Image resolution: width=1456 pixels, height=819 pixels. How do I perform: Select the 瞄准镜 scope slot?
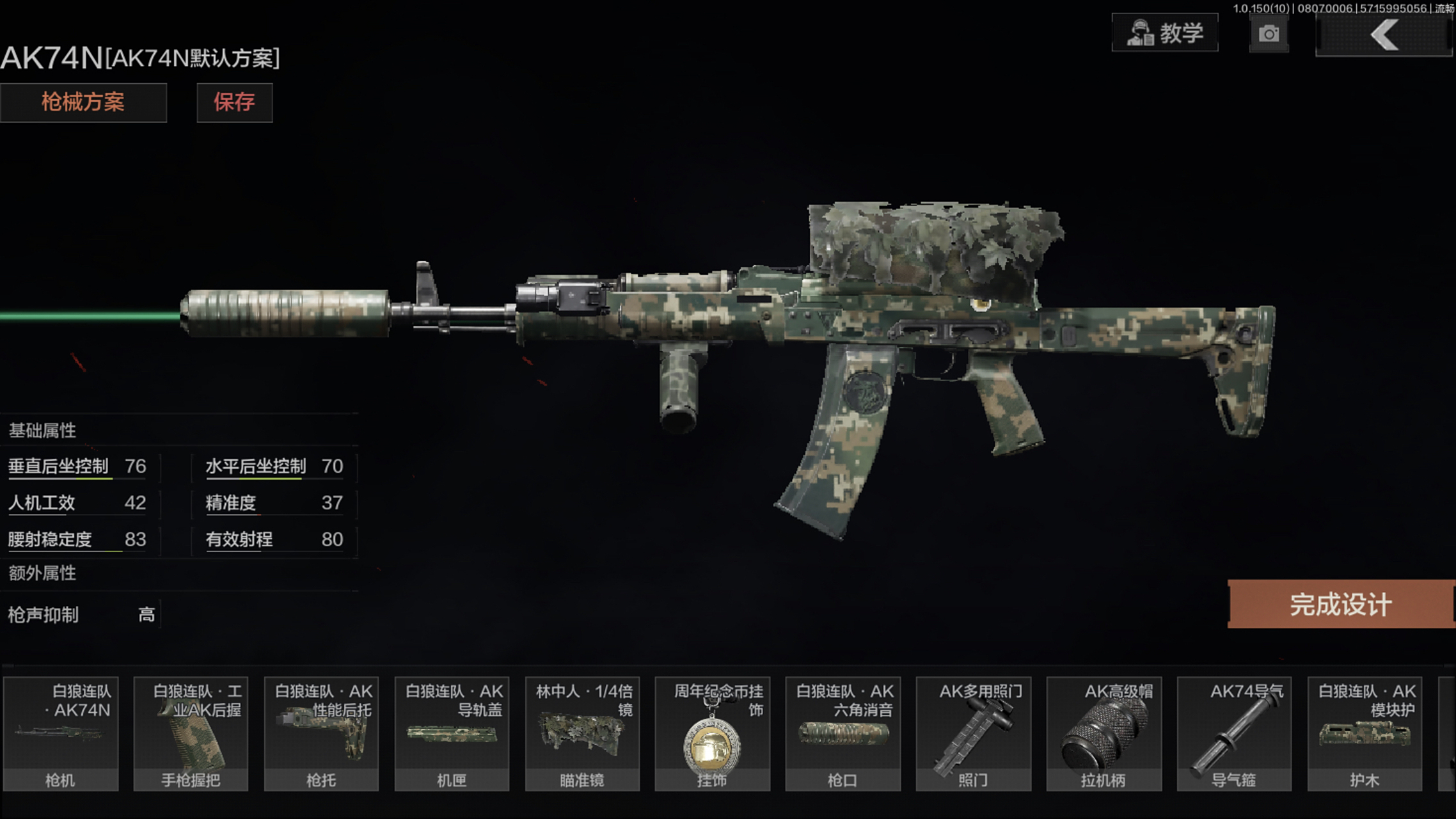point(582,734)
